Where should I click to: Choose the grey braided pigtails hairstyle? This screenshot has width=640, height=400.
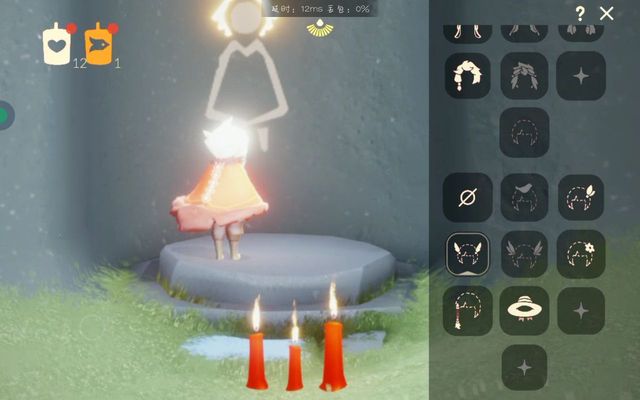(x=524, y=76)
